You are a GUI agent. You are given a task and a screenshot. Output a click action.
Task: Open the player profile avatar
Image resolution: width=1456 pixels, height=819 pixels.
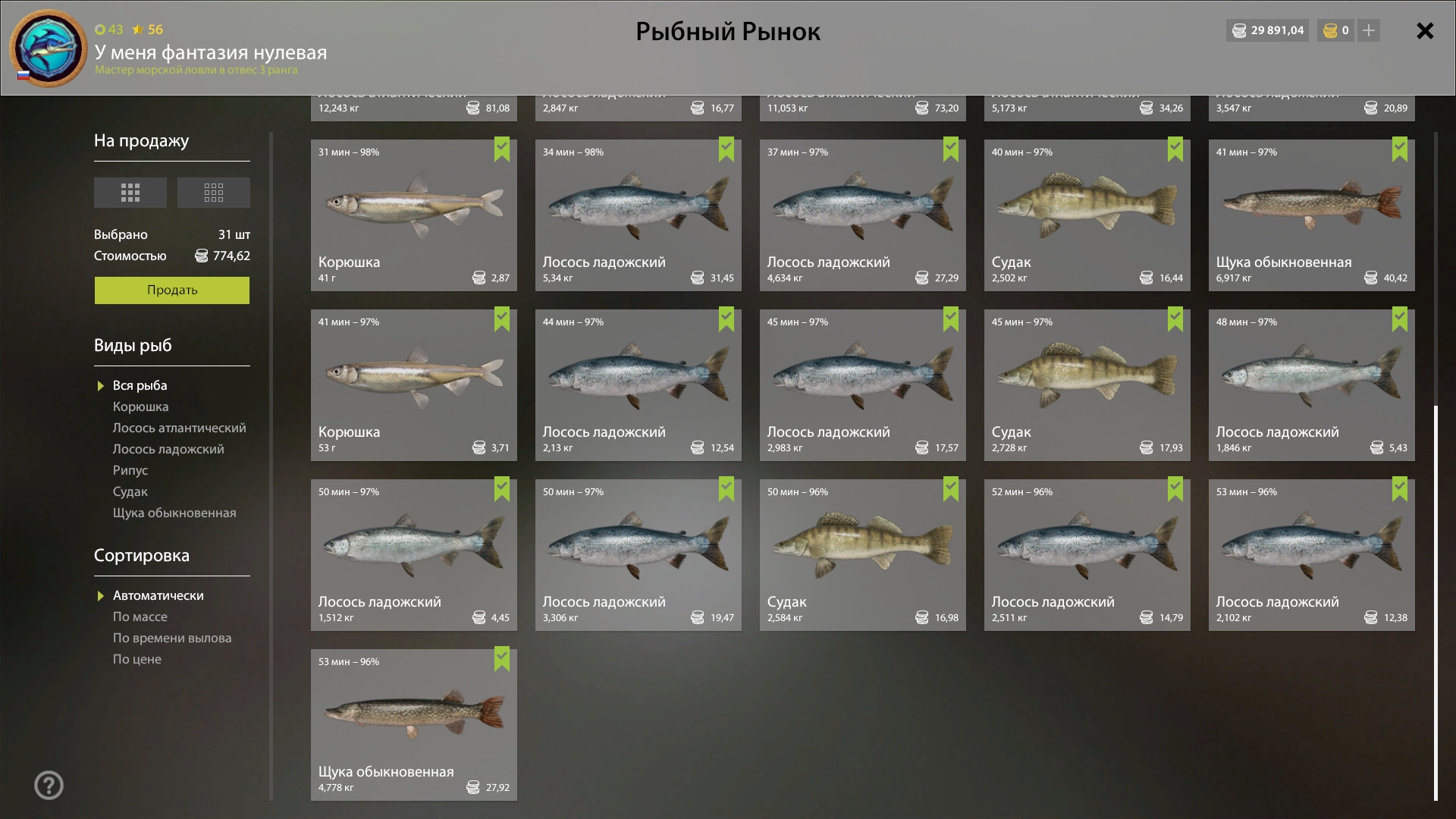[49, 48]
